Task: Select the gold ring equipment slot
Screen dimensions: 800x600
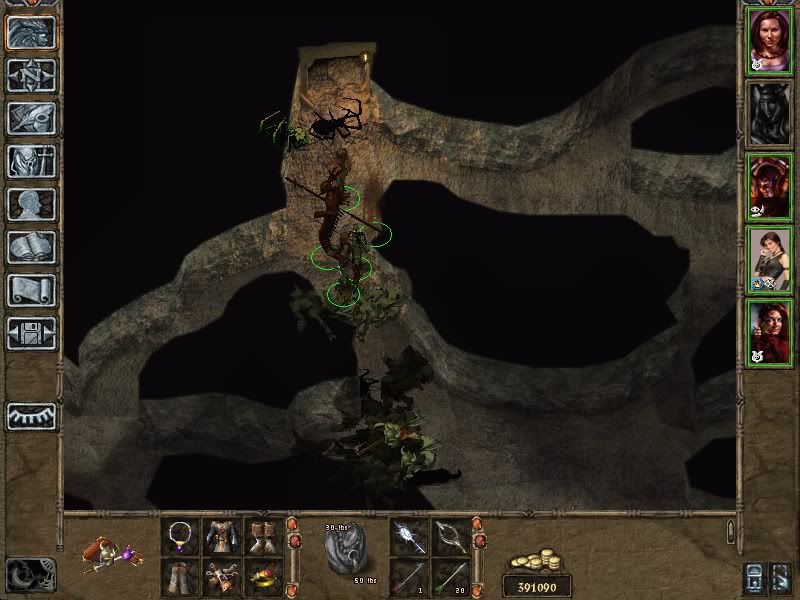Action: [264, 577]
